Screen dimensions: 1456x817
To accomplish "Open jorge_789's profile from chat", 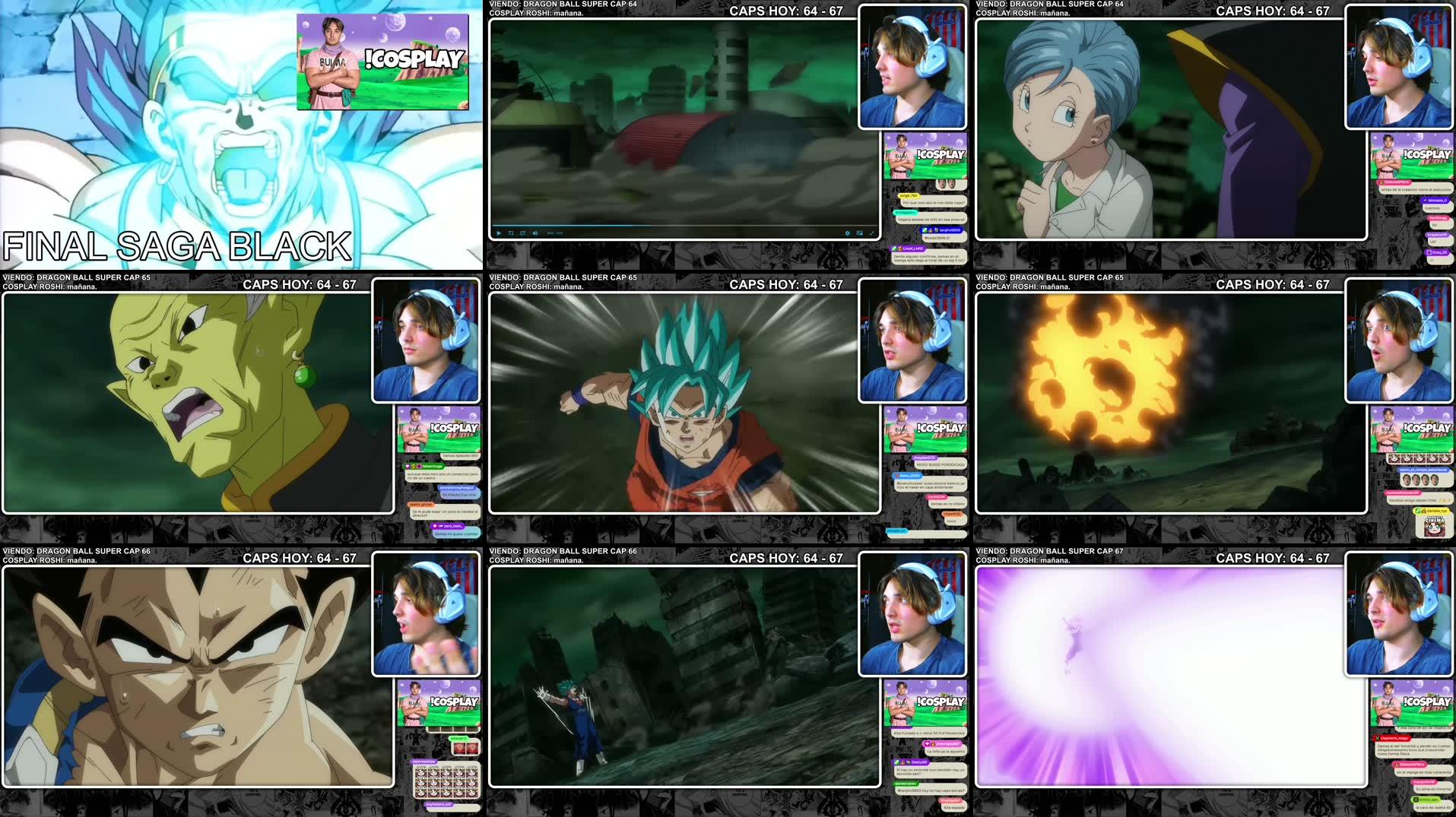I will (x=910, y=195).
